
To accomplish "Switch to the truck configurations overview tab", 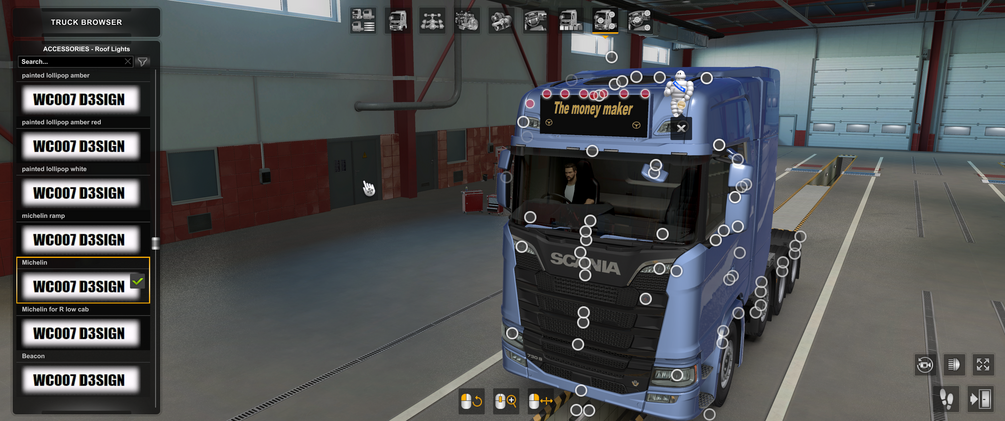I will tap(363, 20).
